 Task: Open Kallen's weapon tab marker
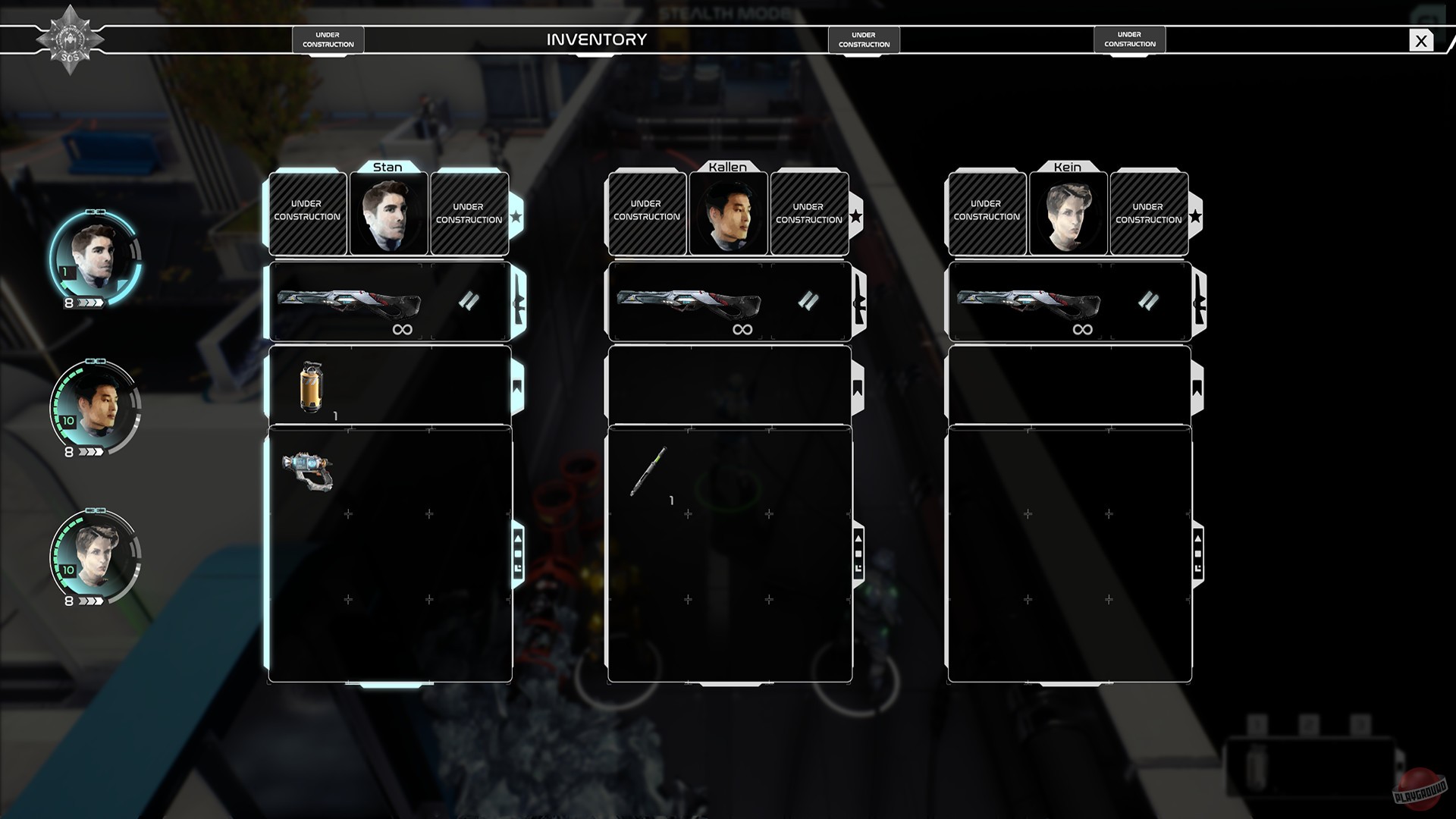(858, 301)
